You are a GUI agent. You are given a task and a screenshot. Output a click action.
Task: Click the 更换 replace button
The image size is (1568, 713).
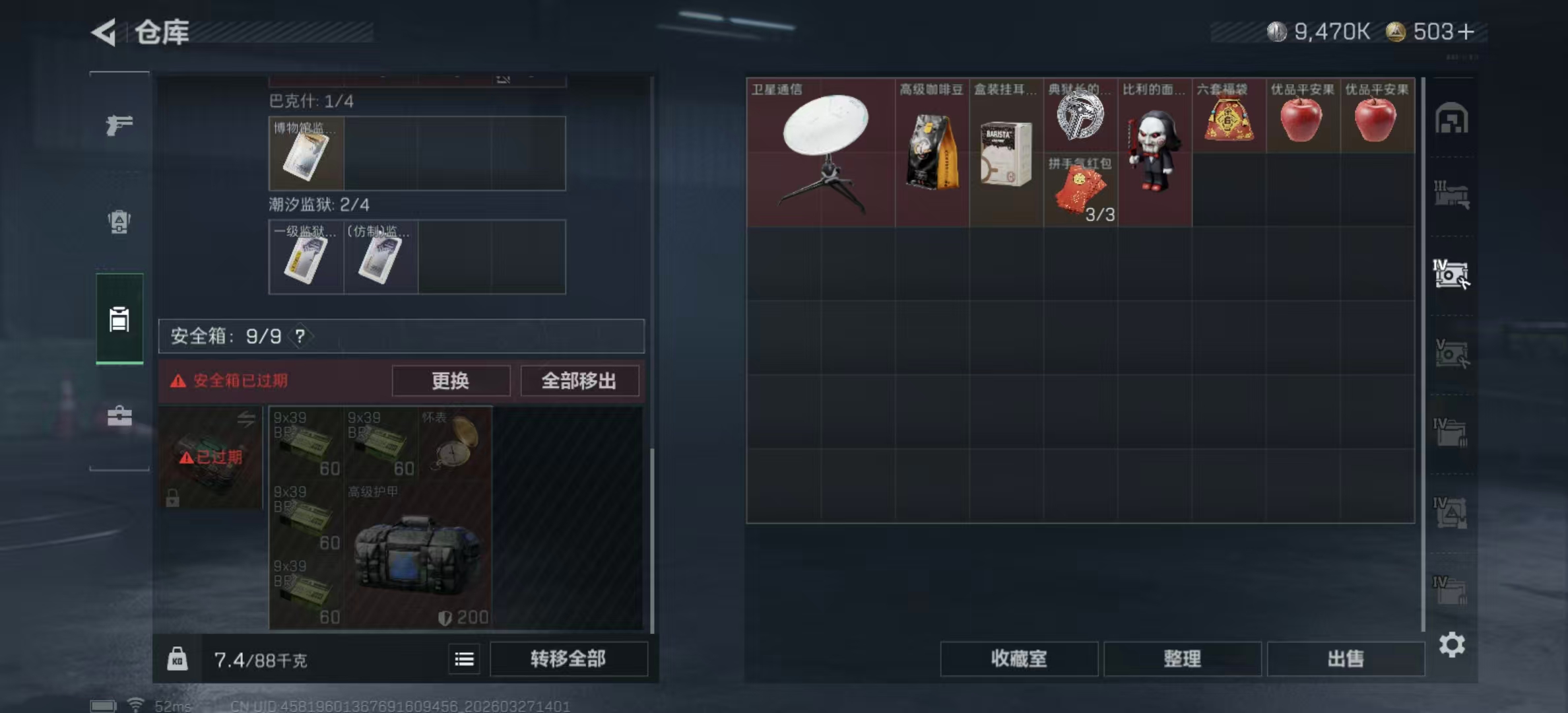[451, 381]
